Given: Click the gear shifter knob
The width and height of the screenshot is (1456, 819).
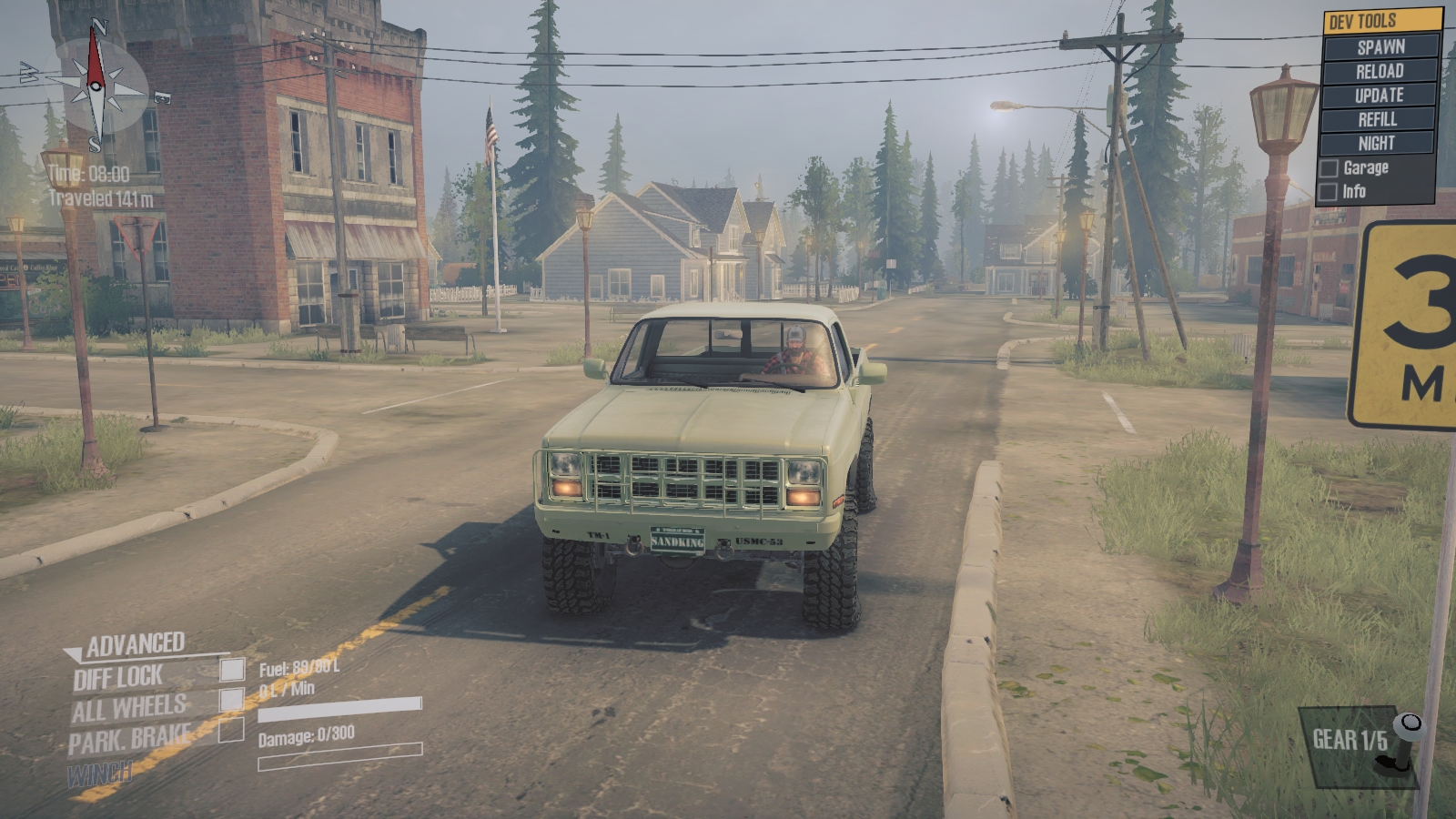Looking at the screenshot, I should point(1410,724).
